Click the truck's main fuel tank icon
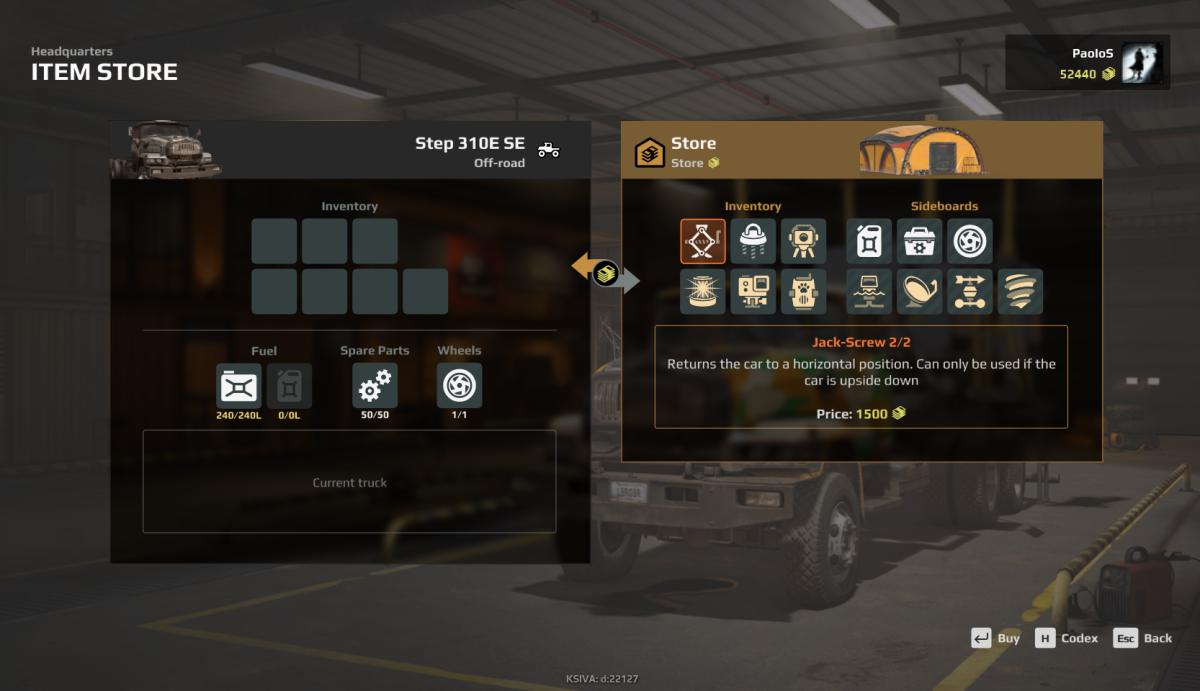The height and width of the screenshot is (691, 1200). 239,385
